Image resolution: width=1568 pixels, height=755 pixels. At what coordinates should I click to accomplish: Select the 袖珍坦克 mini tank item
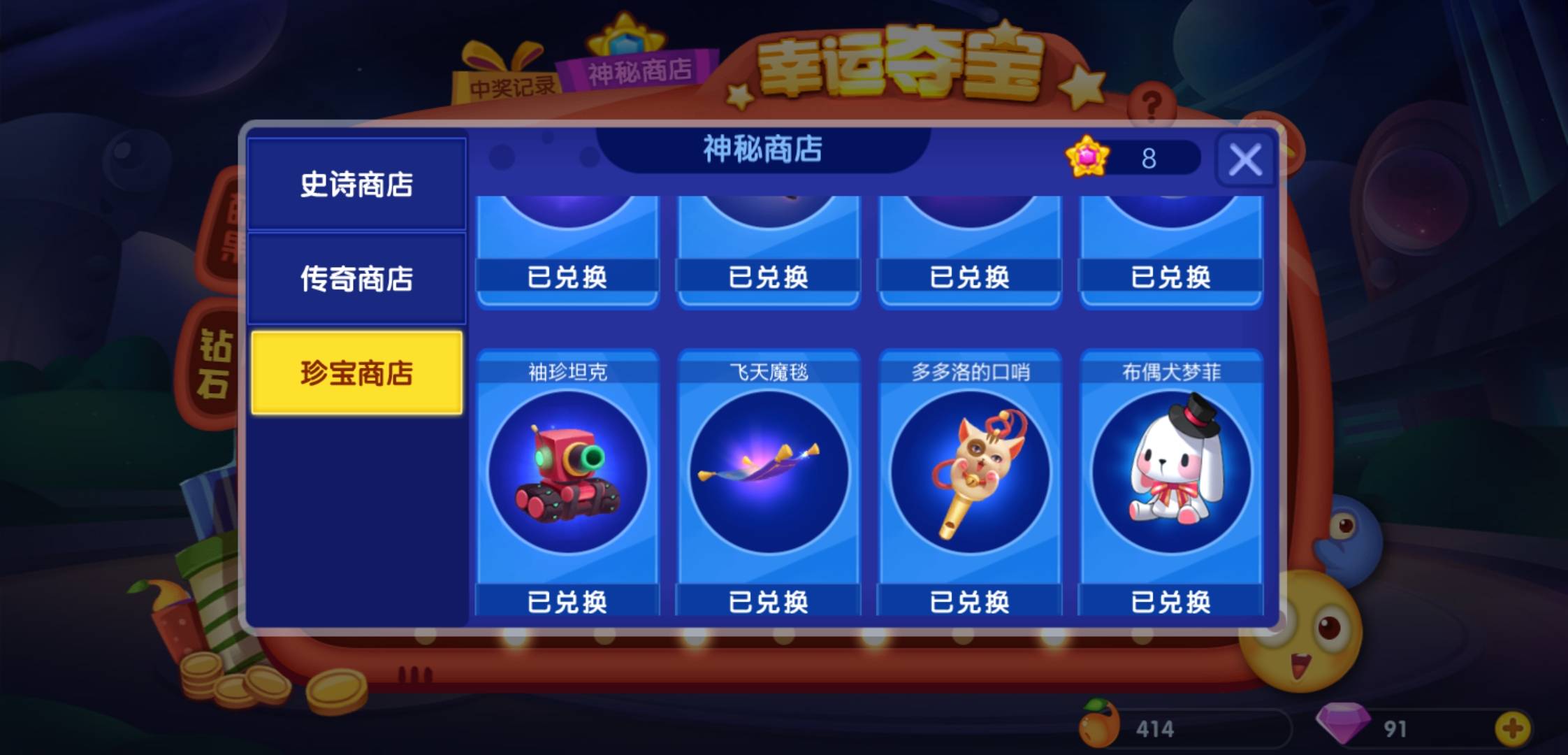click(567, 472)
